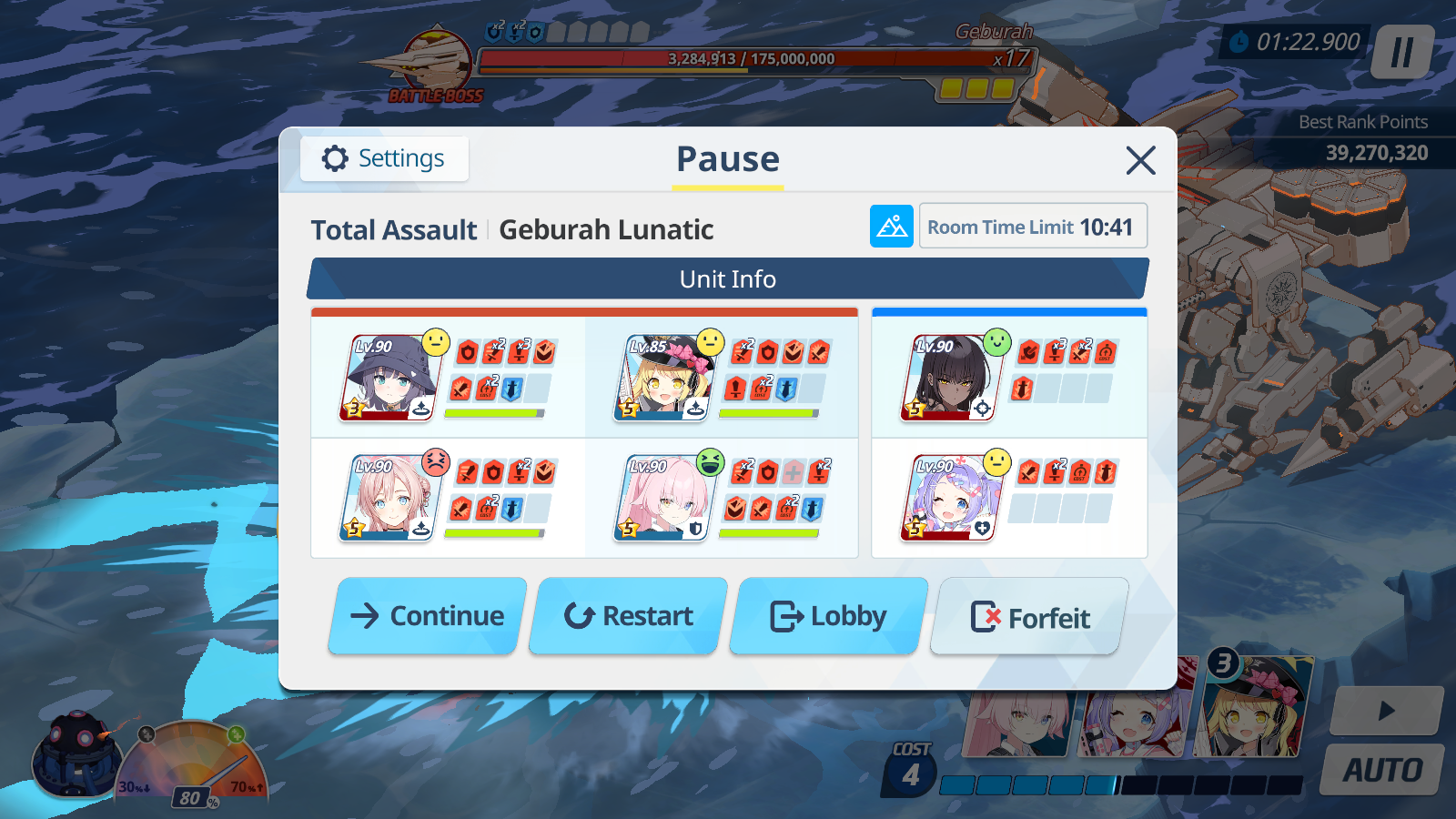Restart the Total Assault fight

tap(629, 616)
